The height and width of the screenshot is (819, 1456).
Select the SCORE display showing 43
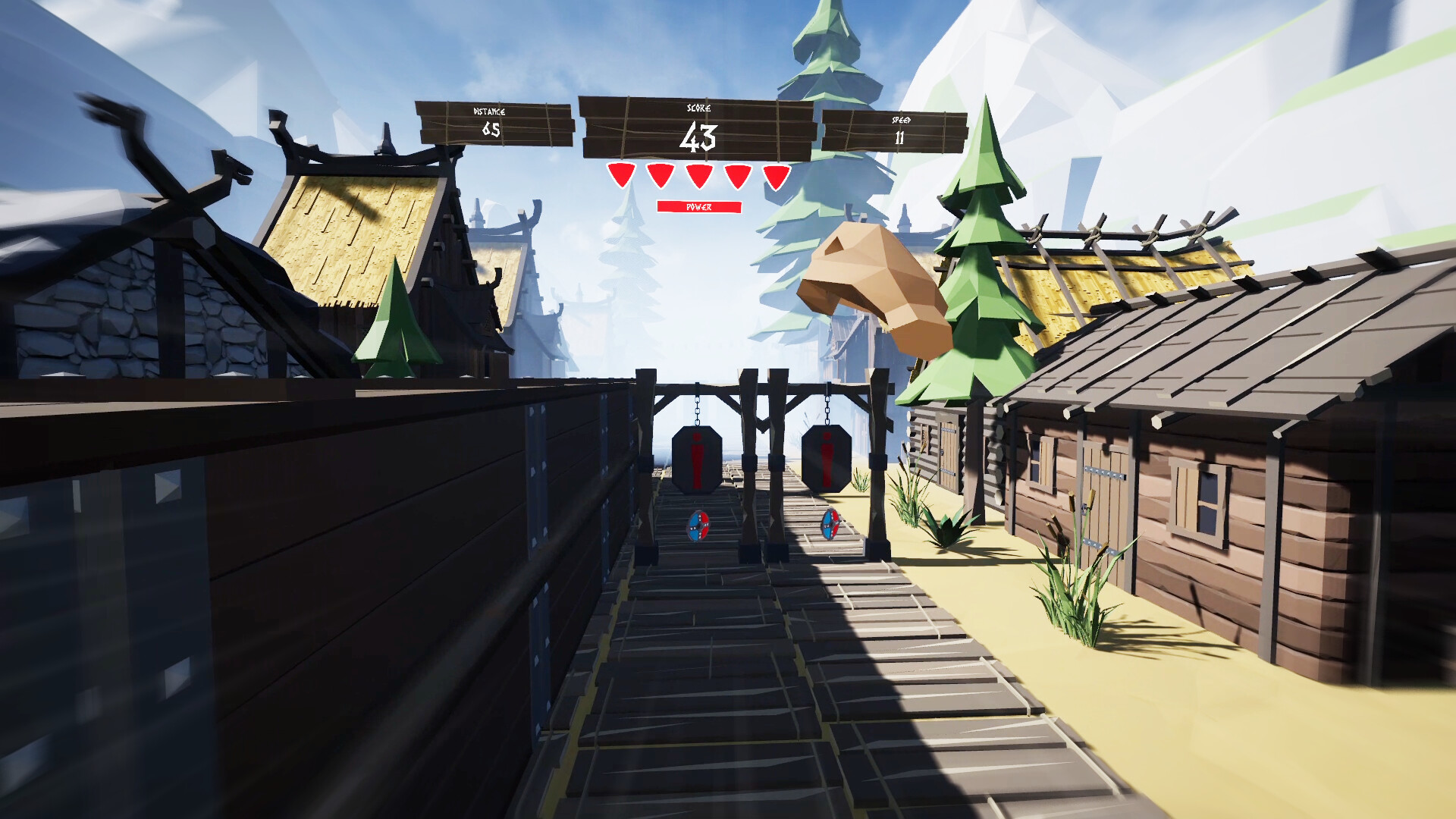tap(698, 136)
